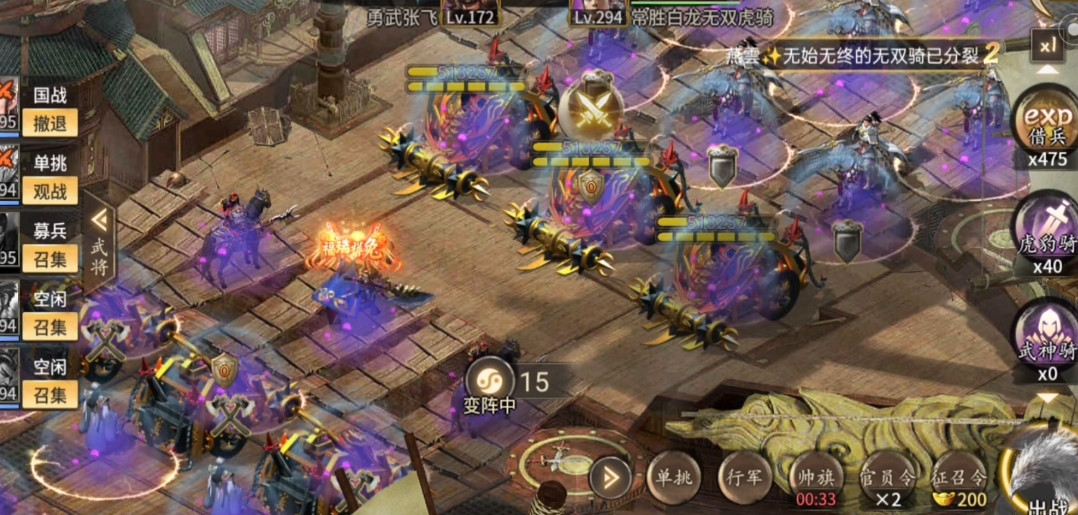Toggle the x1 battle speed button
The width and height of the screenshot is (1078, 515).
1047,46
